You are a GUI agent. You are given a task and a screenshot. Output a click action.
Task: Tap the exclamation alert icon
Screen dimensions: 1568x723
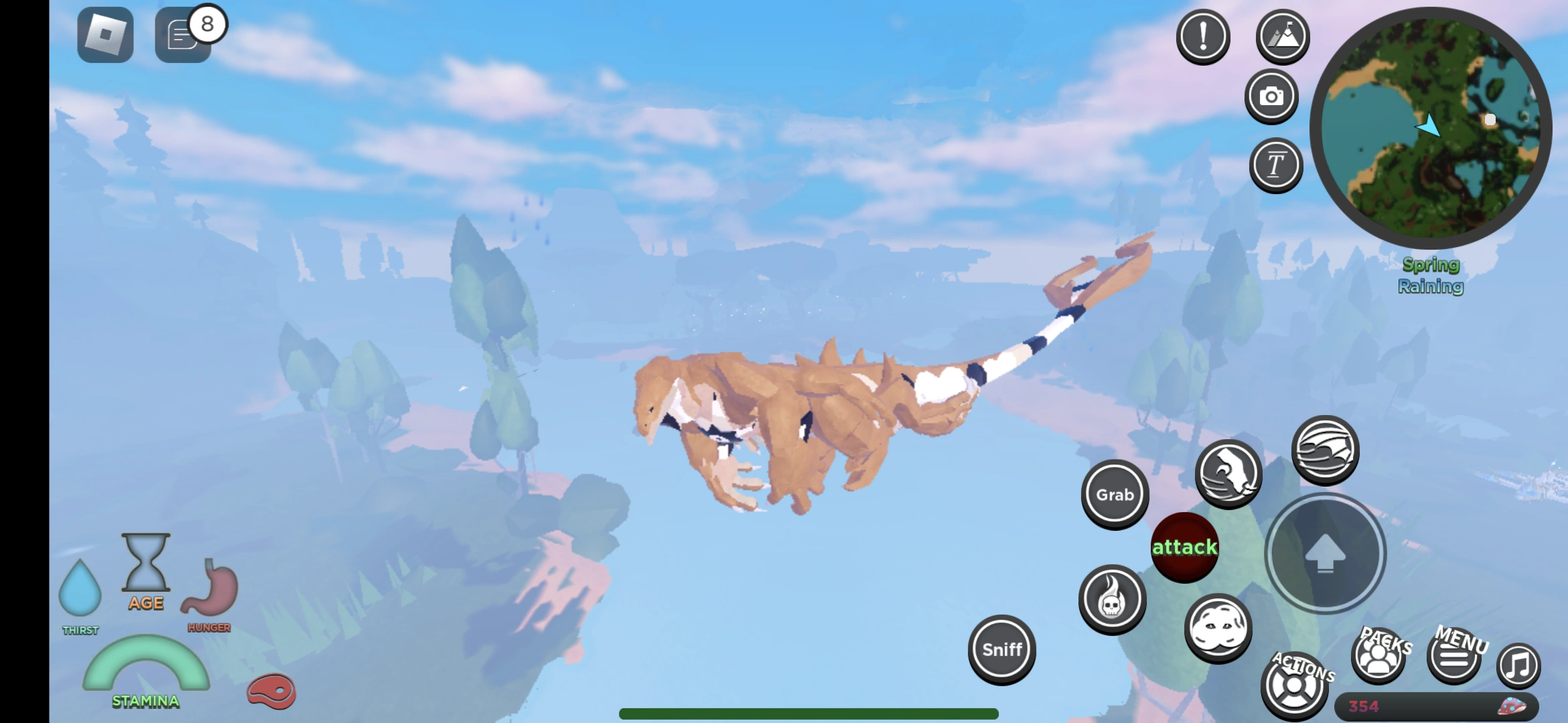(1203, 37)
